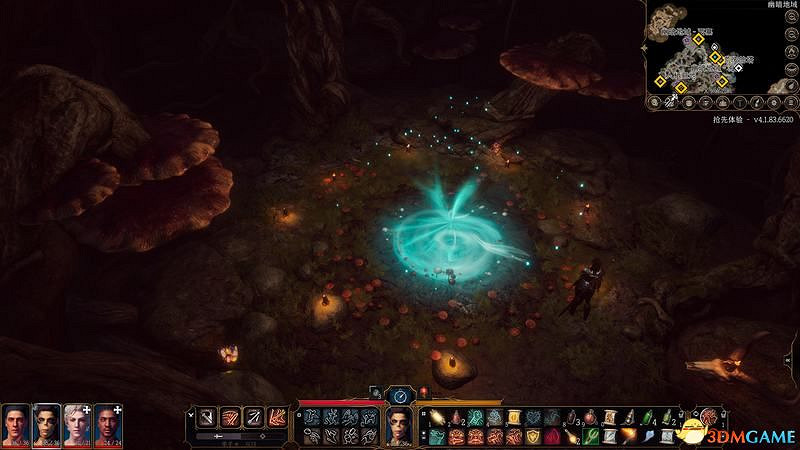Select the torch item in hotbar
This screenshot has width=800, height=450.
coord(629,436)
